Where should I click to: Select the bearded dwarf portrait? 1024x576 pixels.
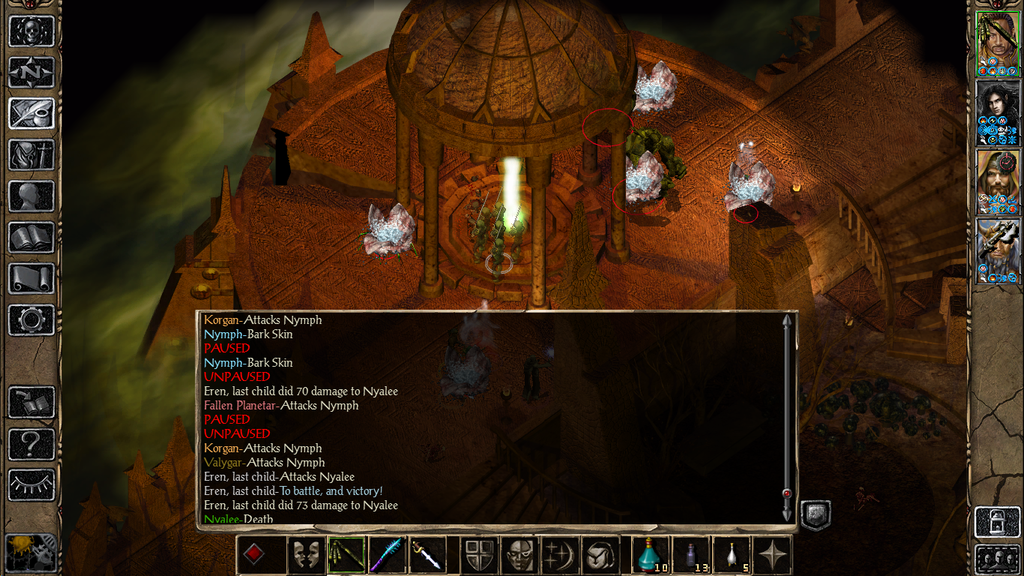click(997, 181)
